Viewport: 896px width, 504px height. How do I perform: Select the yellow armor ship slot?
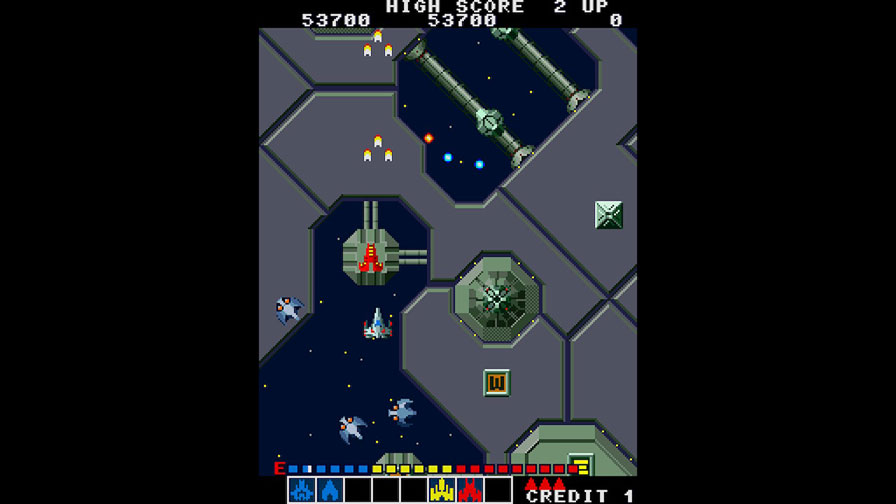pos(442,490)
